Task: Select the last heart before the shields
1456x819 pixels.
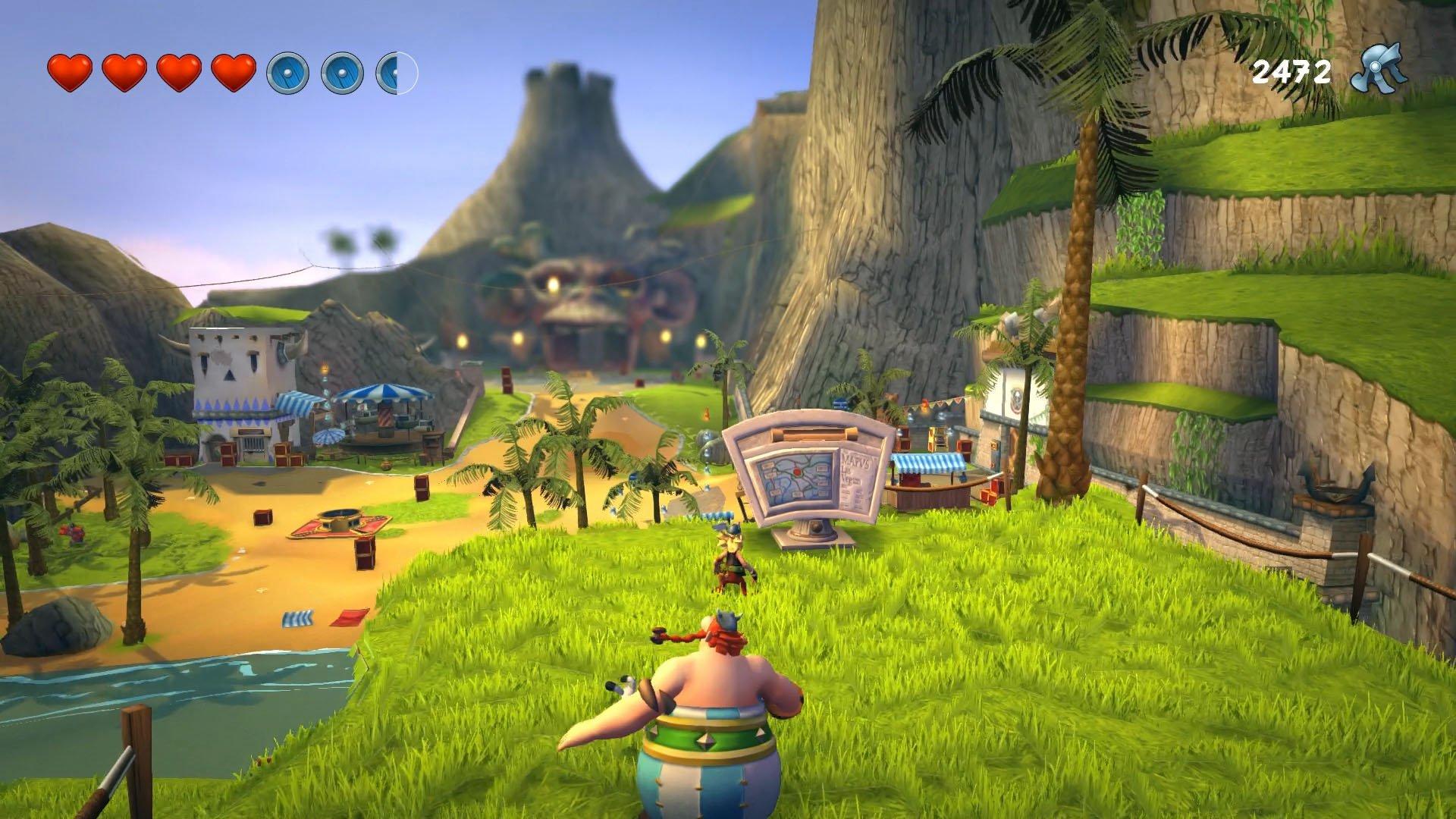Action: [x=235, y=74]
